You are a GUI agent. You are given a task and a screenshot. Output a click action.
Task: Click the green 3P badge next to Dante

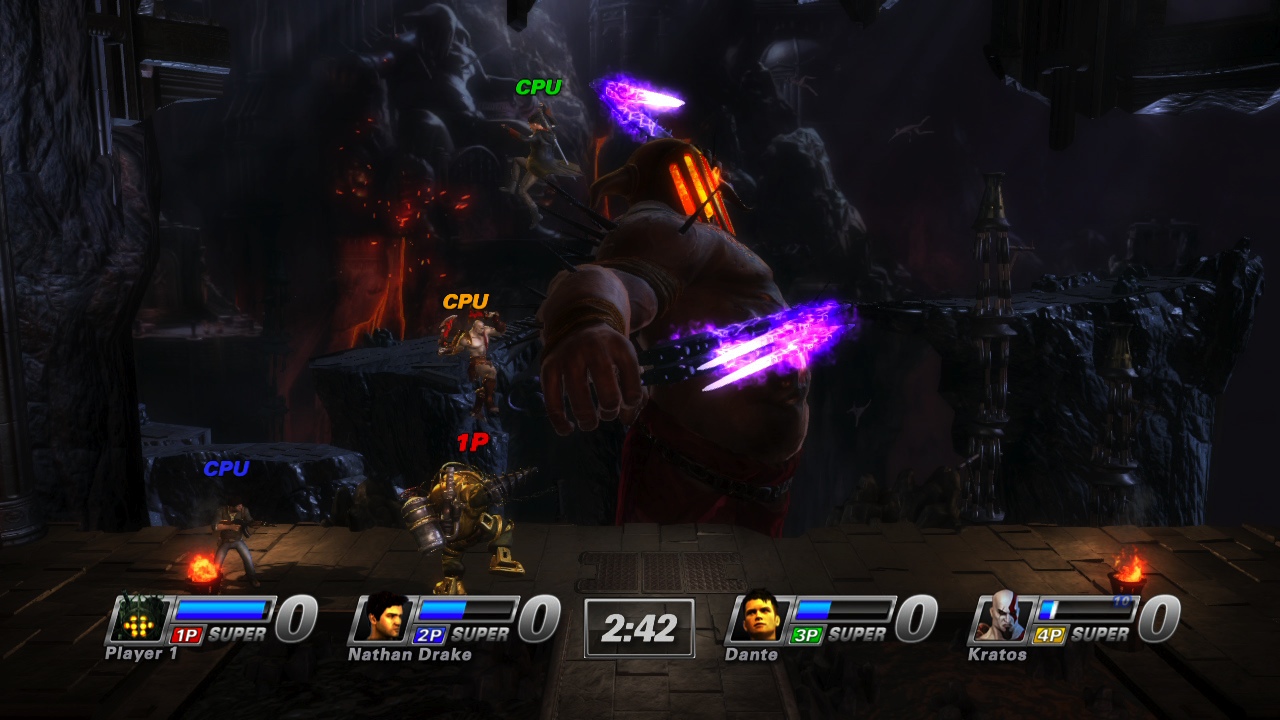click(805, 634)
